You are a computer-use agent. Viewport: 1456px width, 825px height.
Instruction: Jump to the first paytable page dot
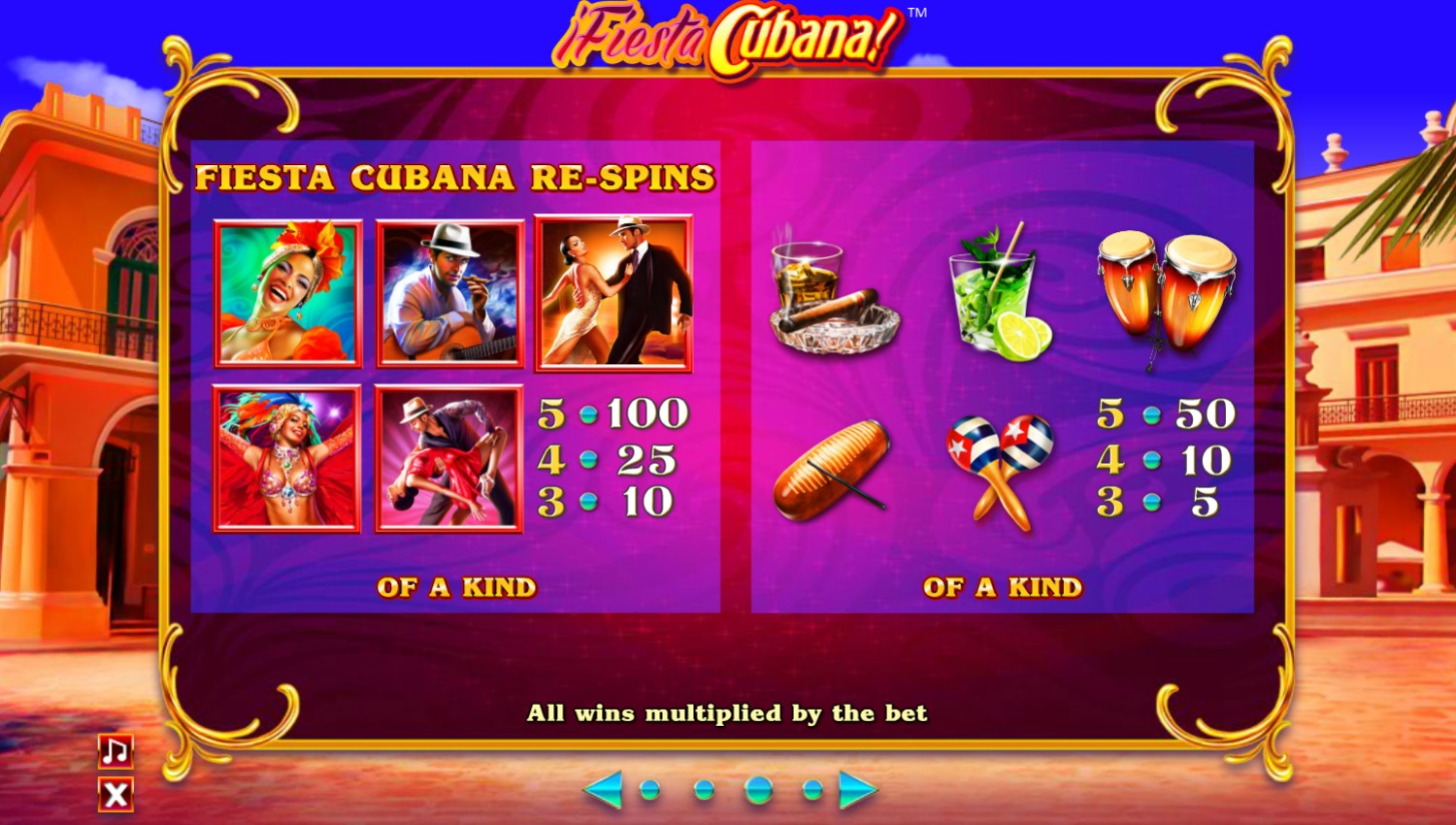tap(650, 790)
